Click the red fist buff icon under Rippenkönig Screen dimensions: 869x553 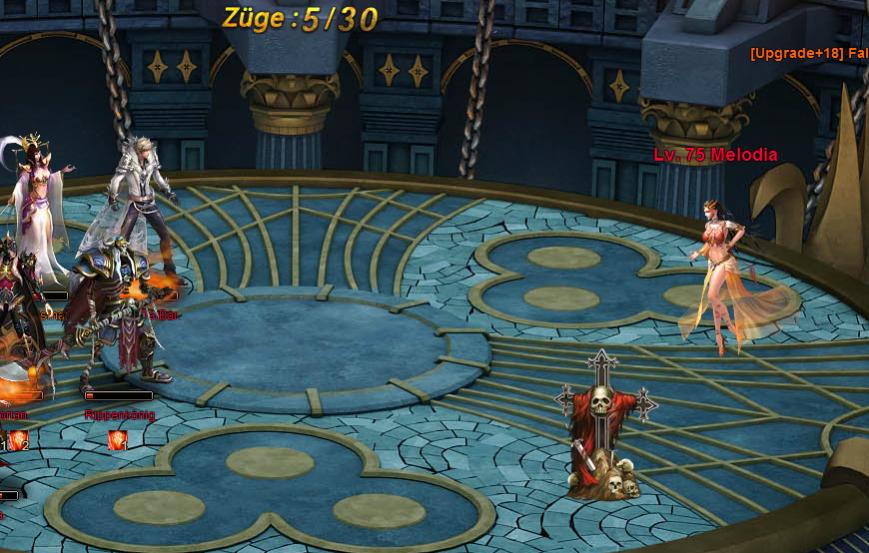coord(117,439)
